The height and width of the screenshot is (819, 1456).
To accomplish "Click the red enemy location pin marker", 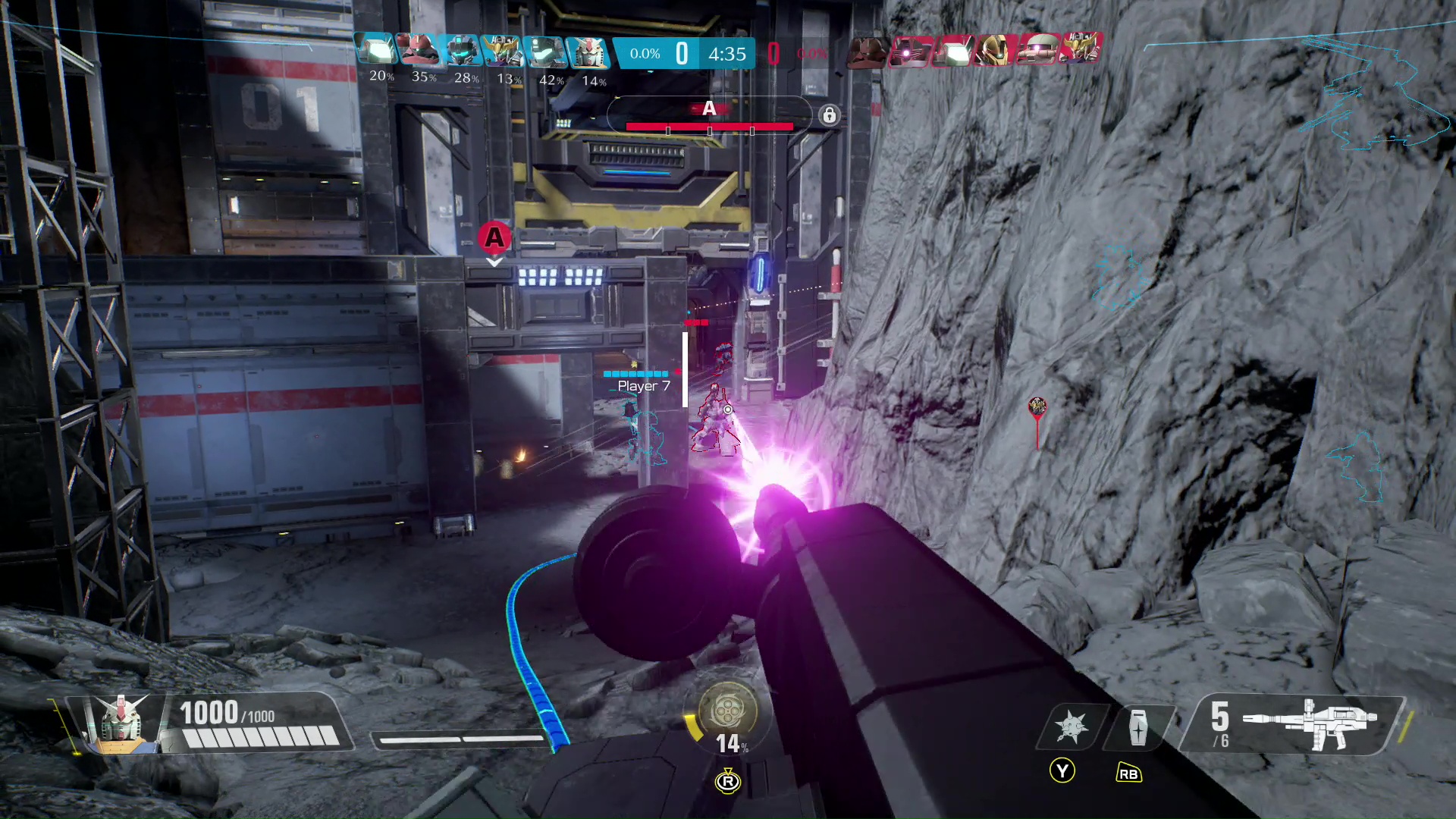I will pos(1037,408).
